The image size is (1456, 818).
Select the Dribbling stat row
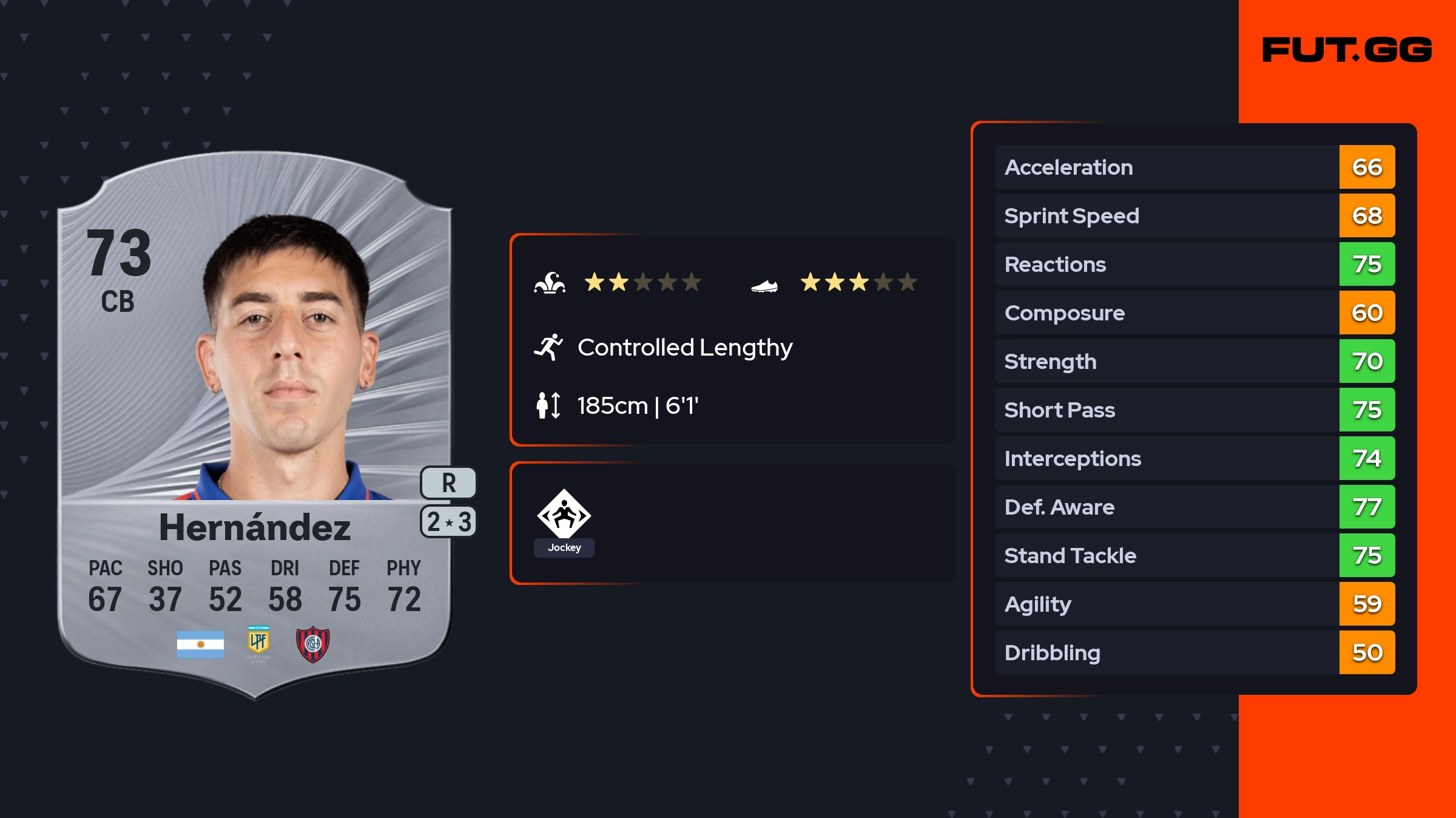[x=1194, y=652]
